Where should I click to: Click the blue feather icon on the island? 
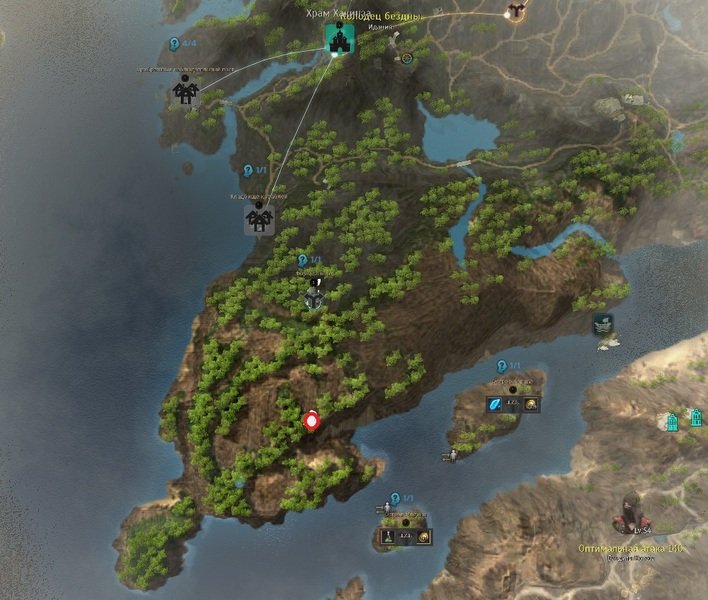click(494, 404)
